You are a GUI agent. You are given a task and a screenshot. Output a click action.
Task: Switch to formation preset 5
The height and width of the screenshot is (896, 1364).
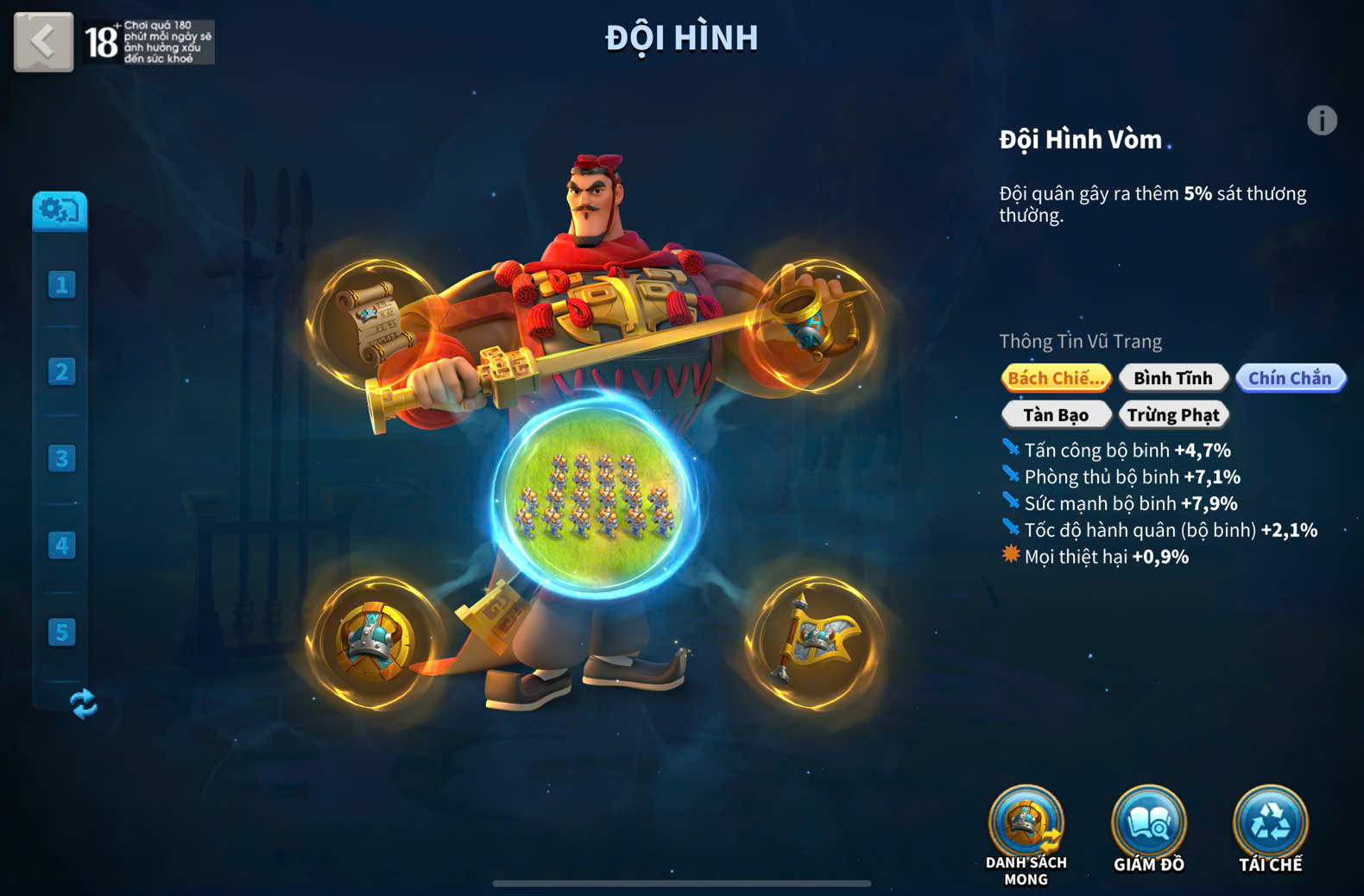(61, 632)
